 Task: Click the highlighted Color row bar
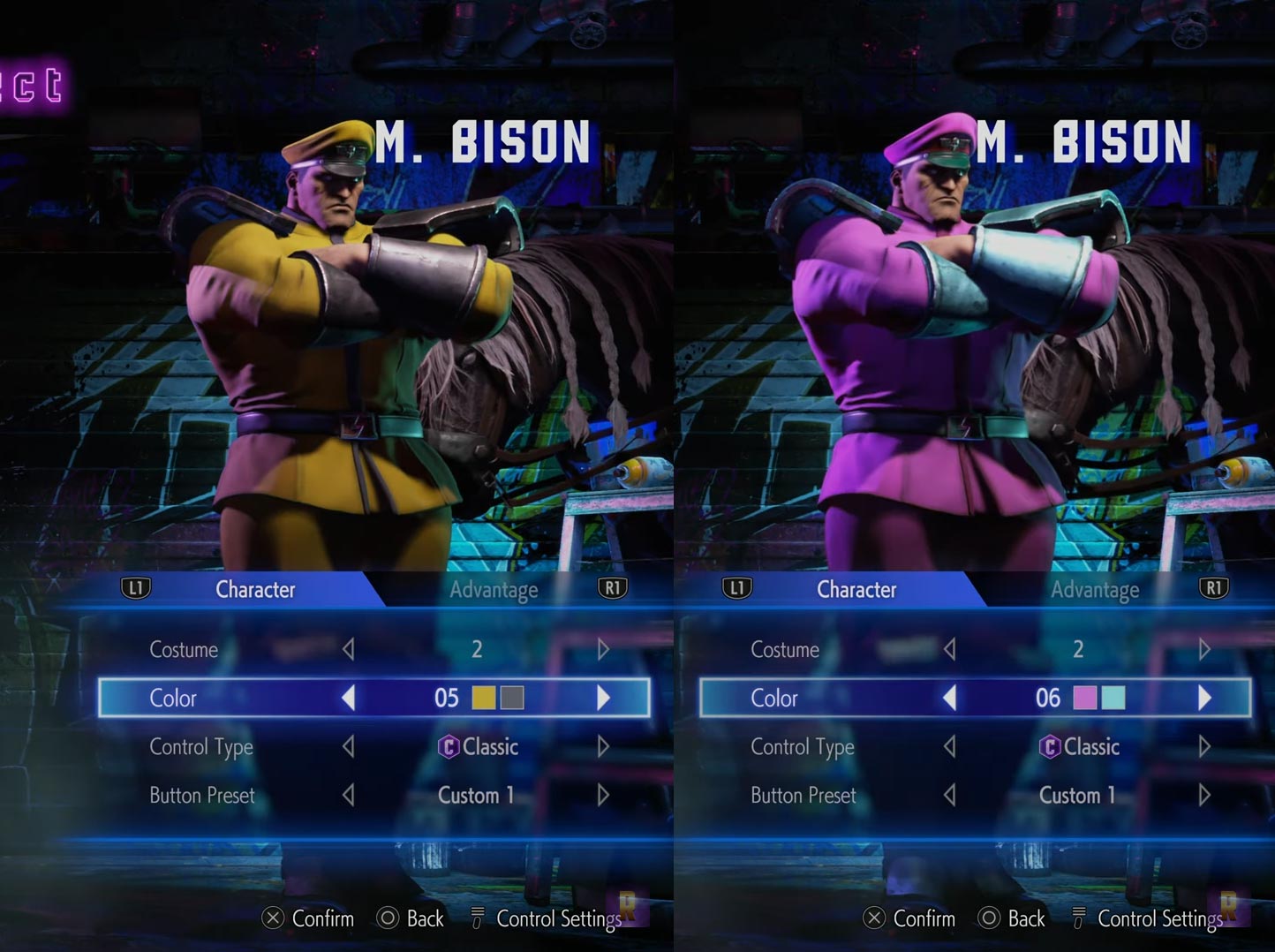375,698
